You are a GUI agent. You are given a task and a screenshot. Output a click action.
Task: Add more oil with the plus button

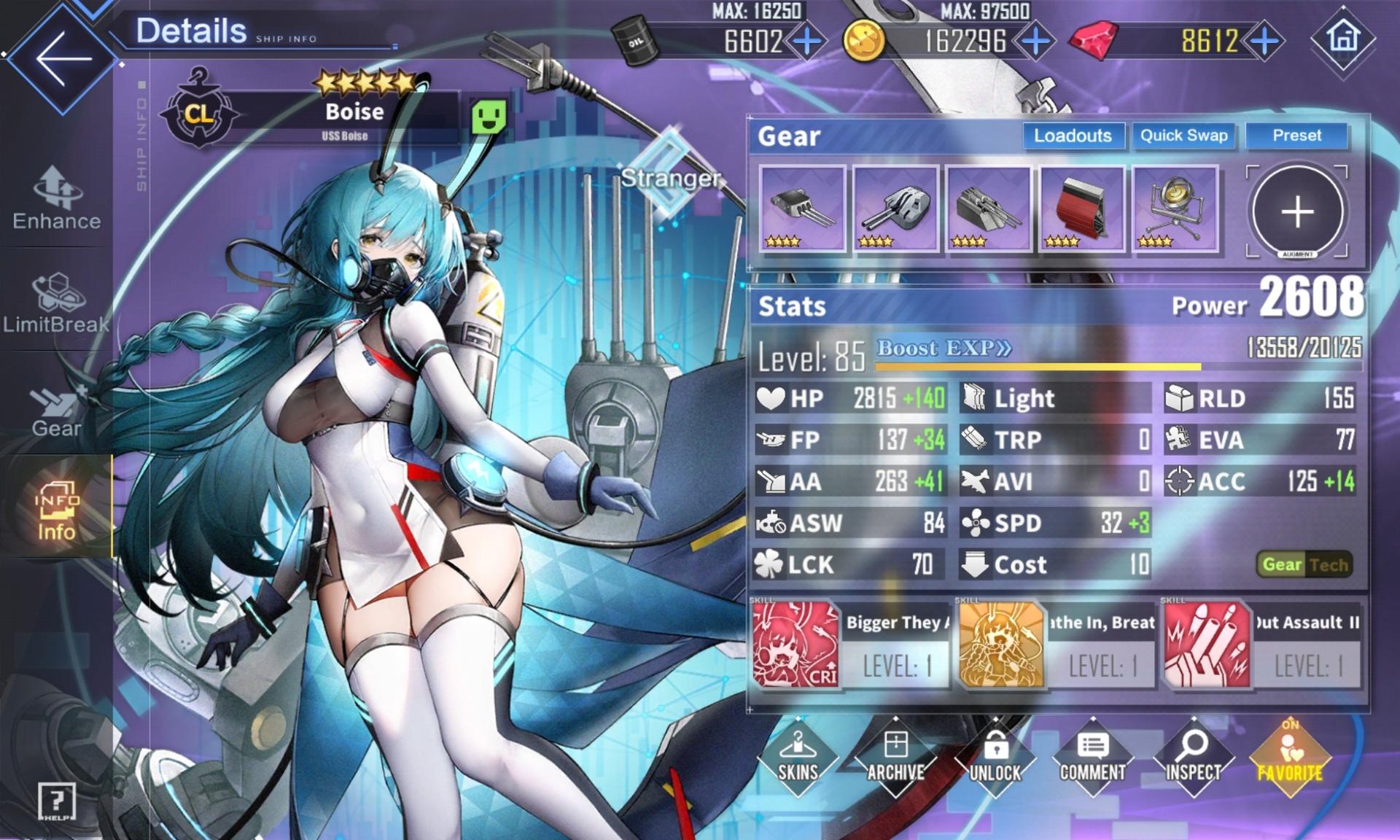(x=807, y=41)
